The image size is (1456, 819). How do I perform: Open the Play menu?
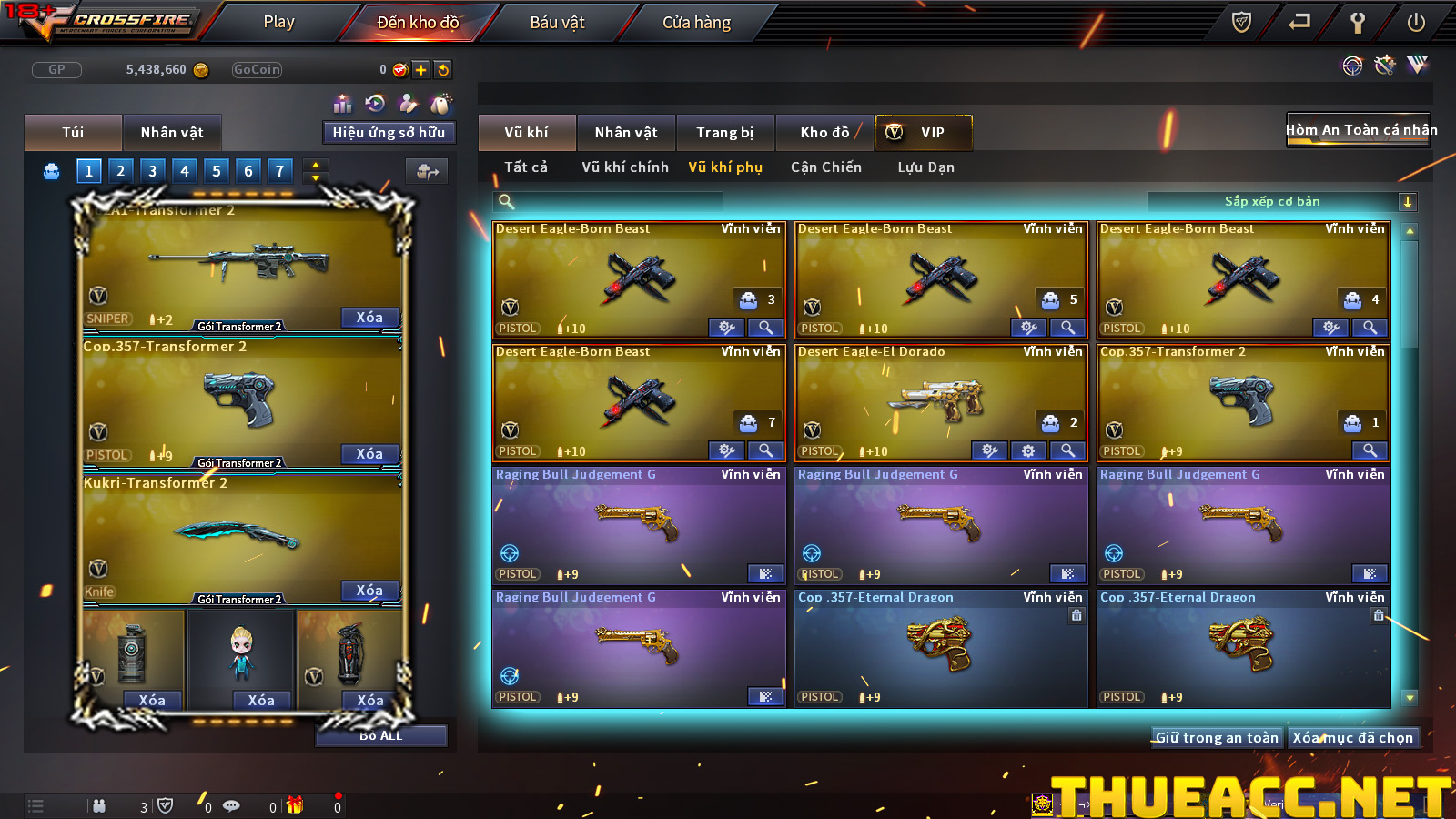pos(278,22)
